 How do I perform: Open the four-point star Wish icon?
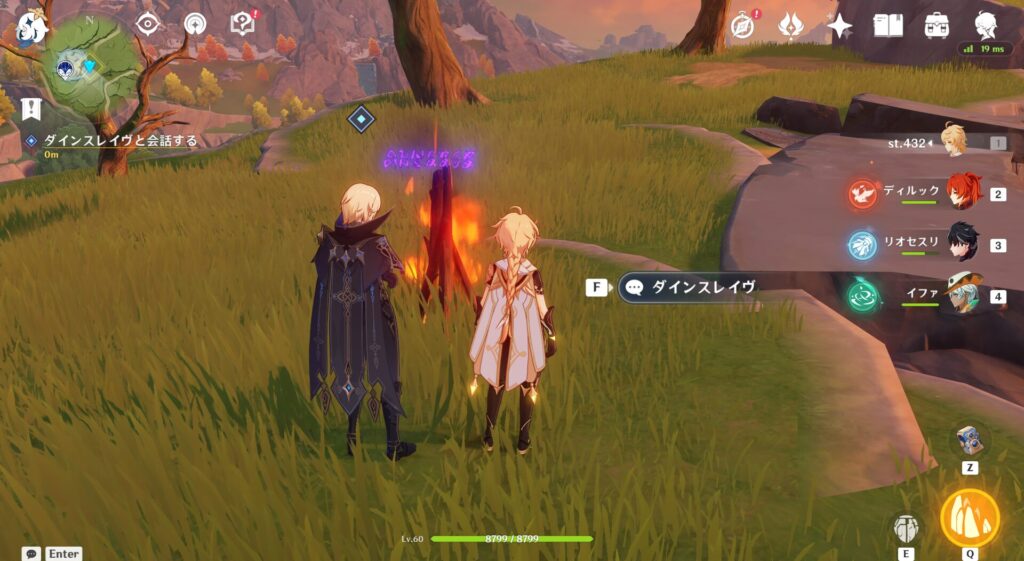pos(840,26)
